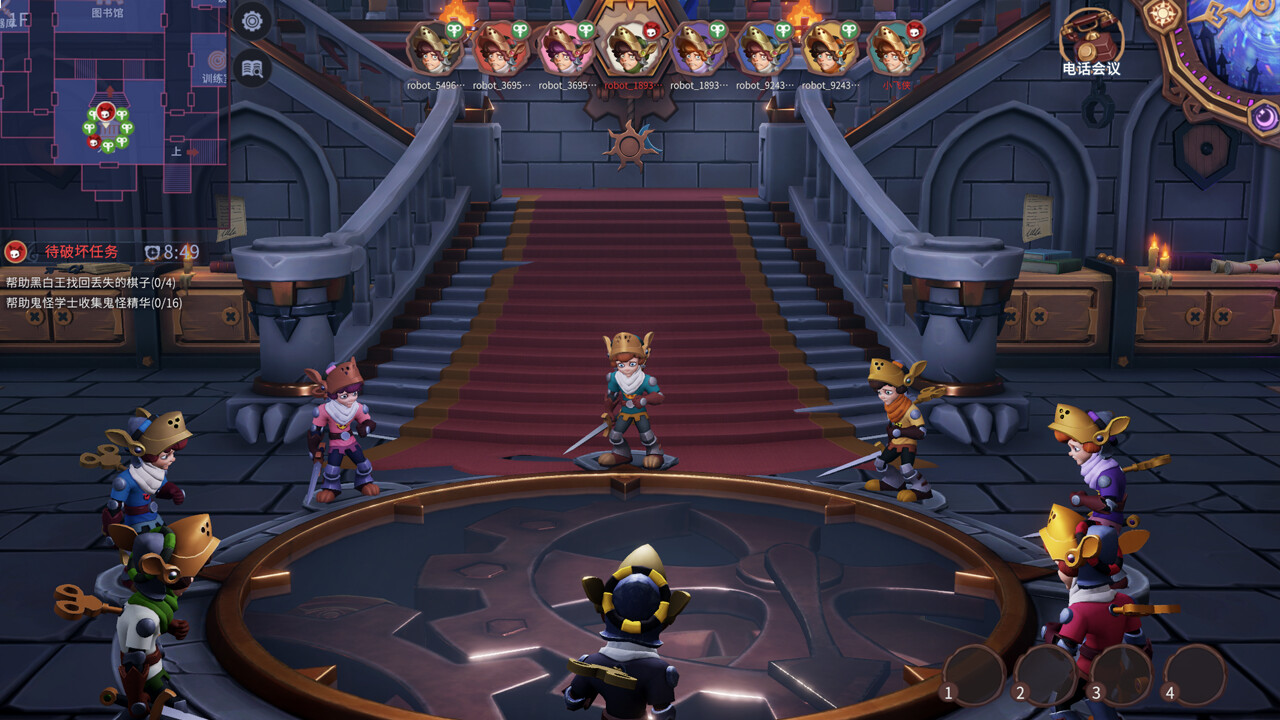This screenshot has height=720, width=1280.
Task: Click the clock icon next to the 8:49 timer
Action: (x=152, y=251)
